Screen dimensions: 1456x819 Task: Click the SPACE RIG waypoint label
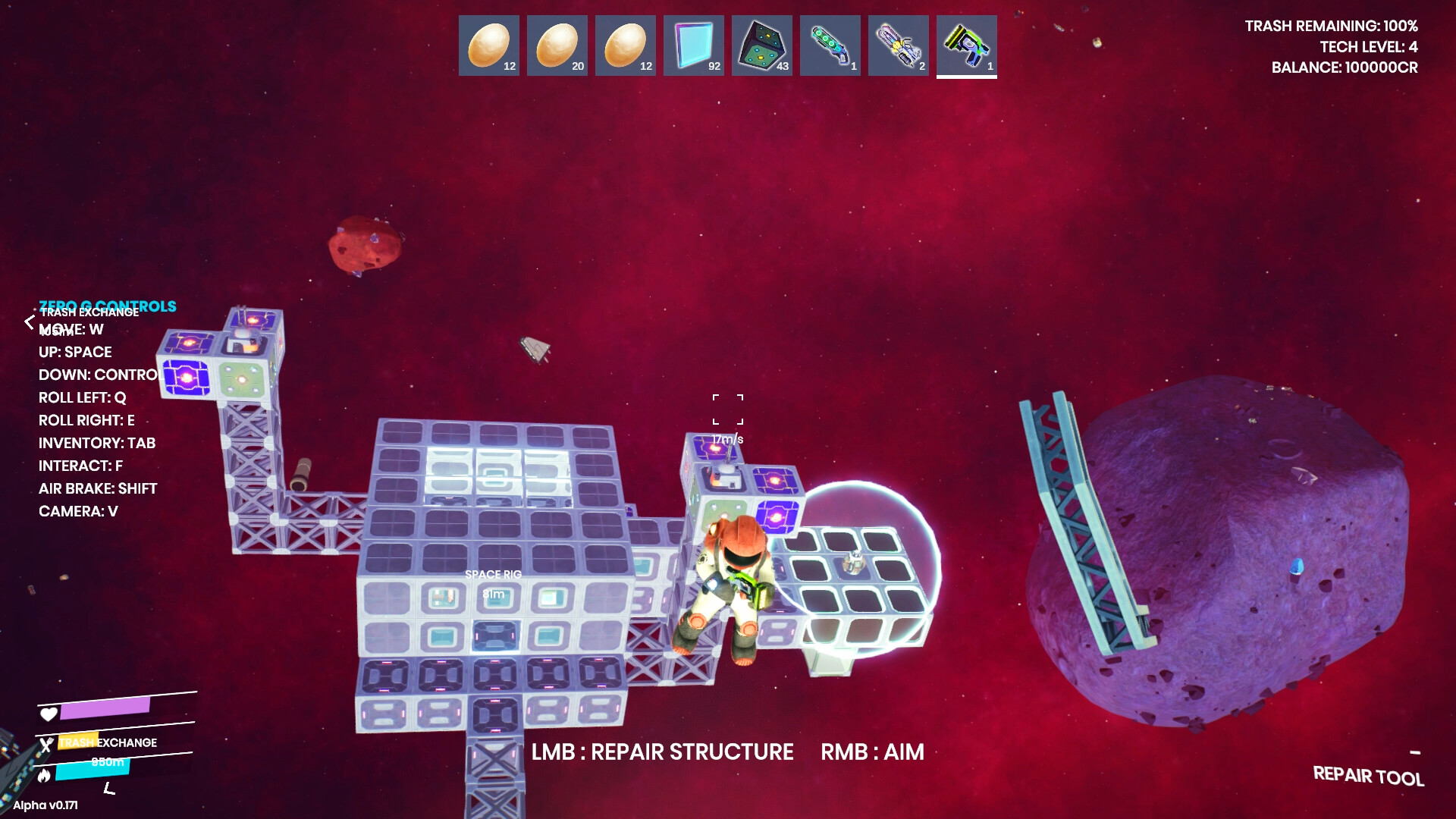[x=493, y=575]
